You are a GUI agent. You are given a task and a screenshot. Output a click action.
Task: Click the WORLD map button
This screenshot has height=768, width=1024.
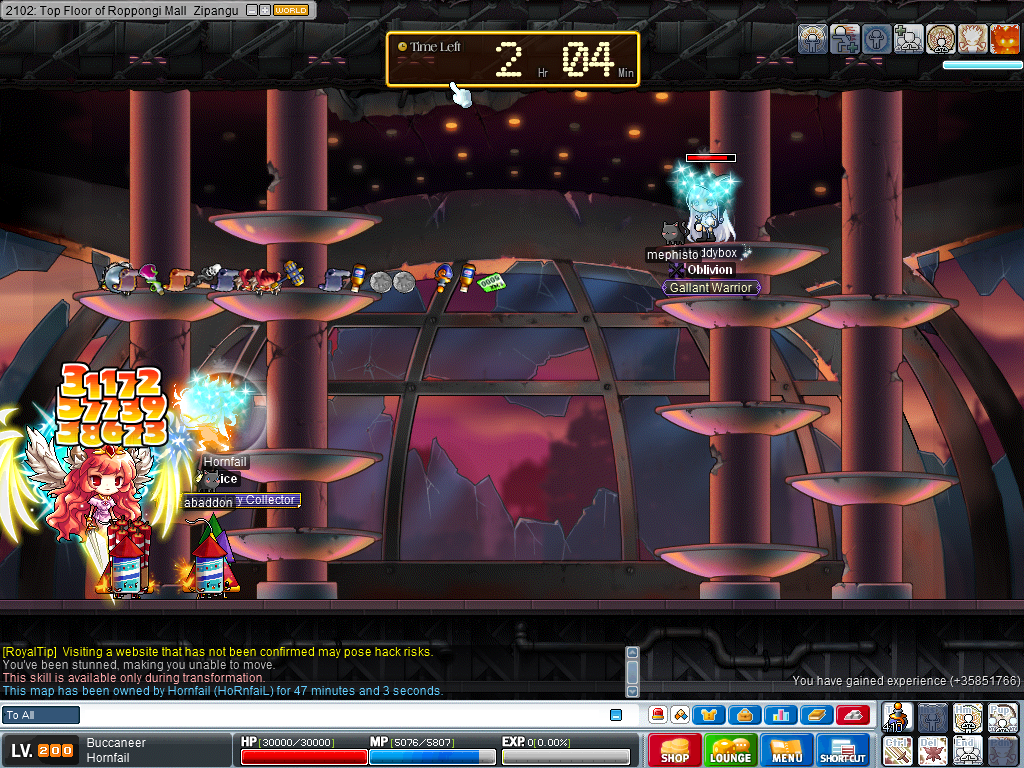(x=291, y=10)
